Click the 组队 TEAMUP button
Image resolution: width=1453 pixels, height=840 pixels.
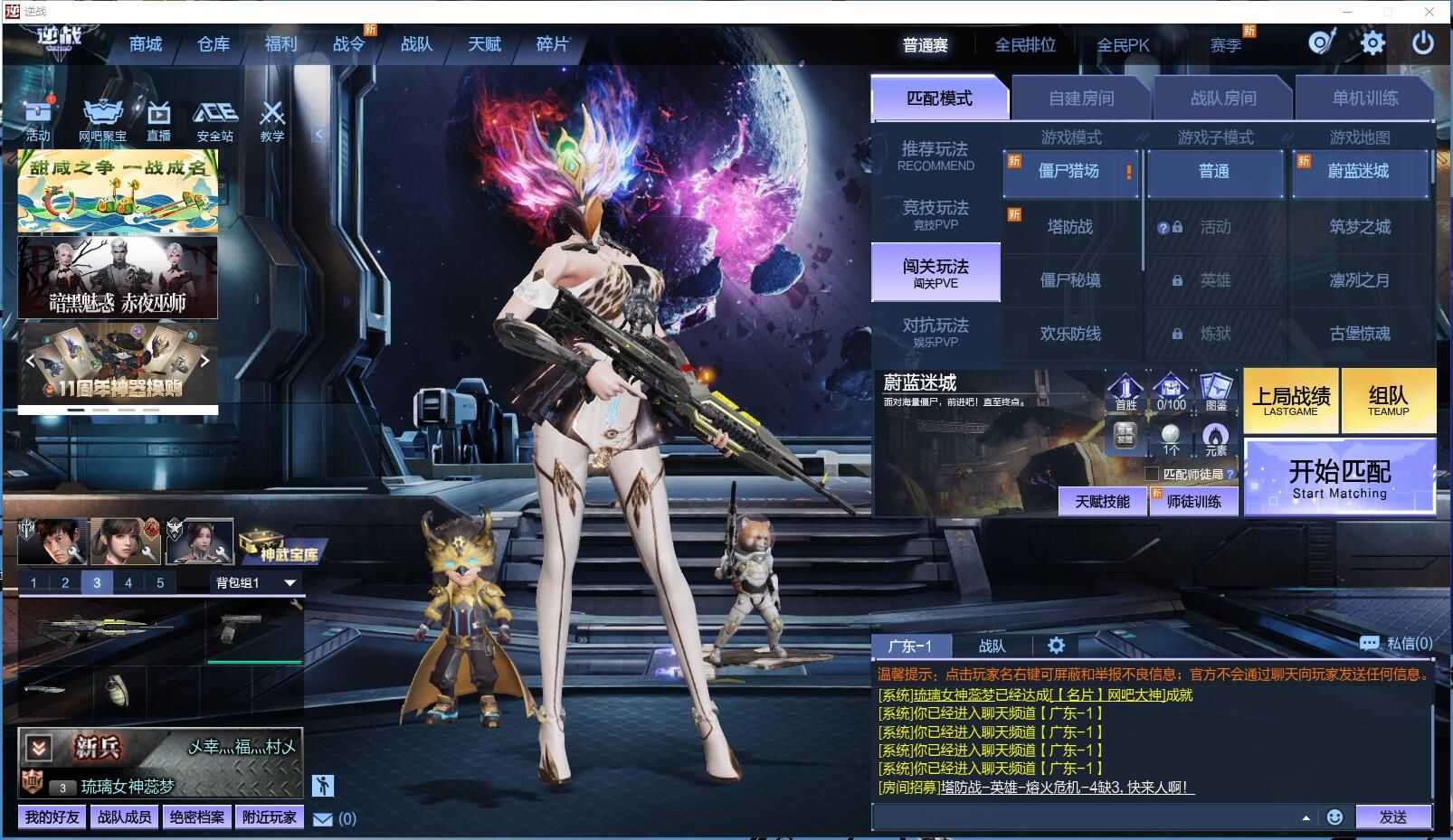1390,399
